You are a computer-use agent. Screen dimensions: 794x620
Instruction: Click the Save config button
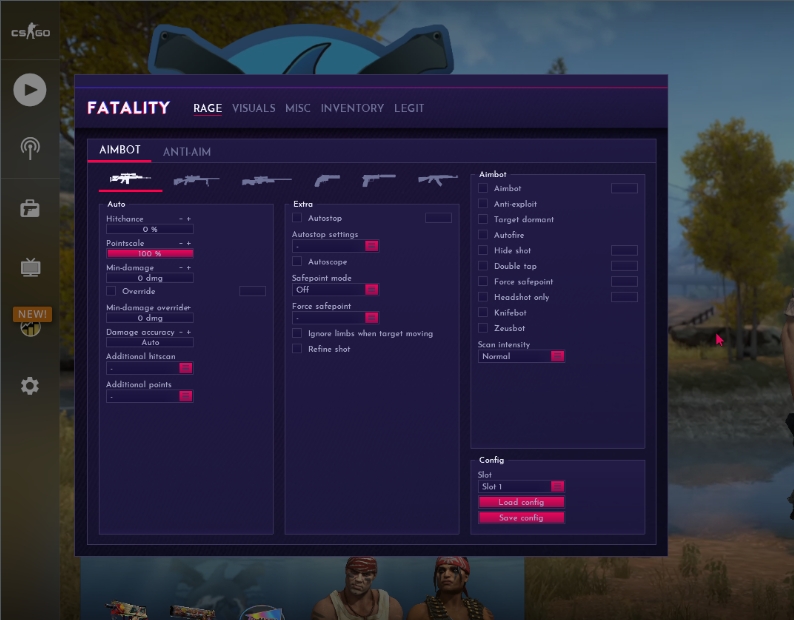click(x=521, y=518)
